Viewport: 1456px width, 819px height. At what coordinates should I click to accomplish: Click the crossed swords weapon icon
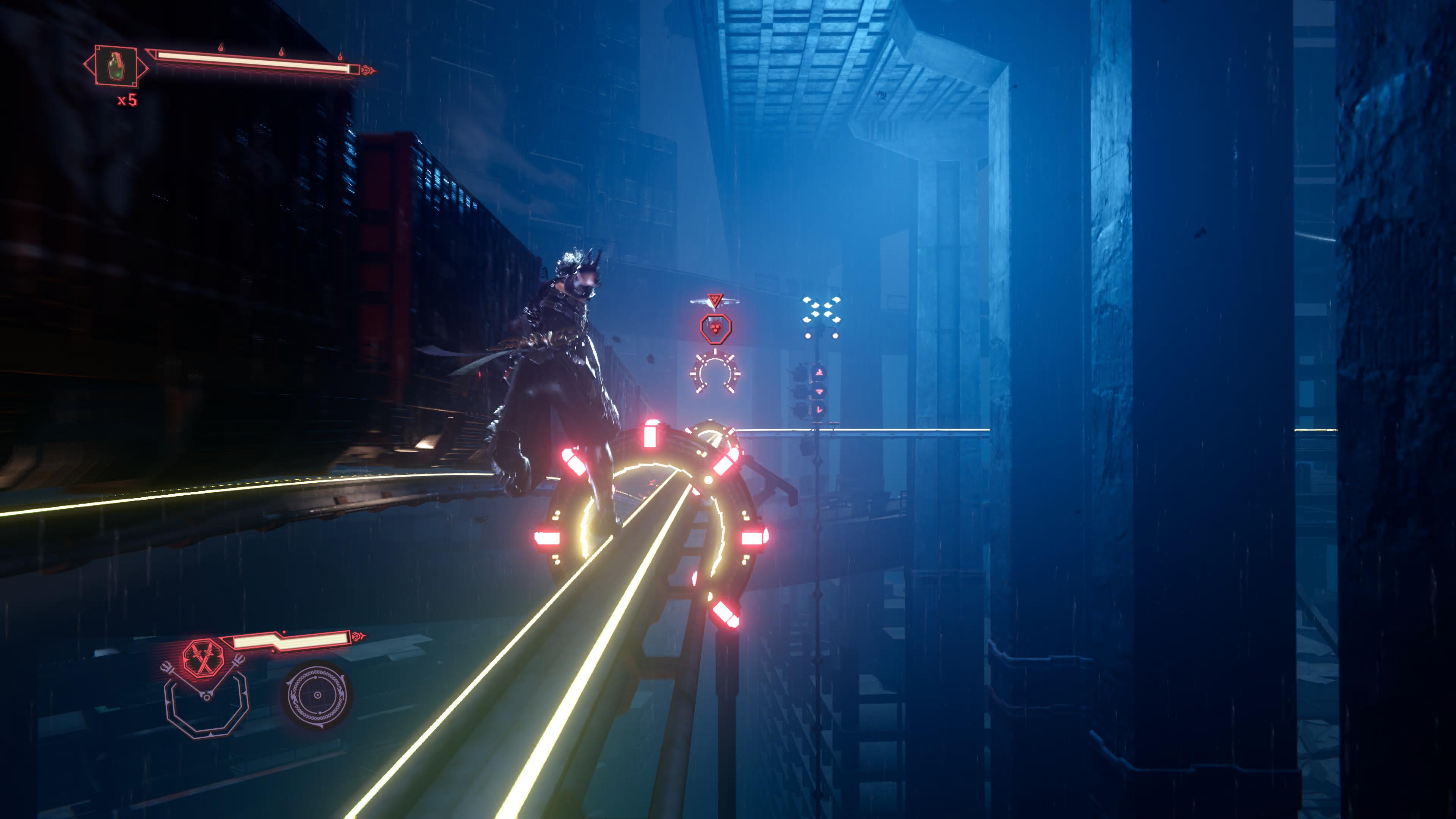coord(203,659)
